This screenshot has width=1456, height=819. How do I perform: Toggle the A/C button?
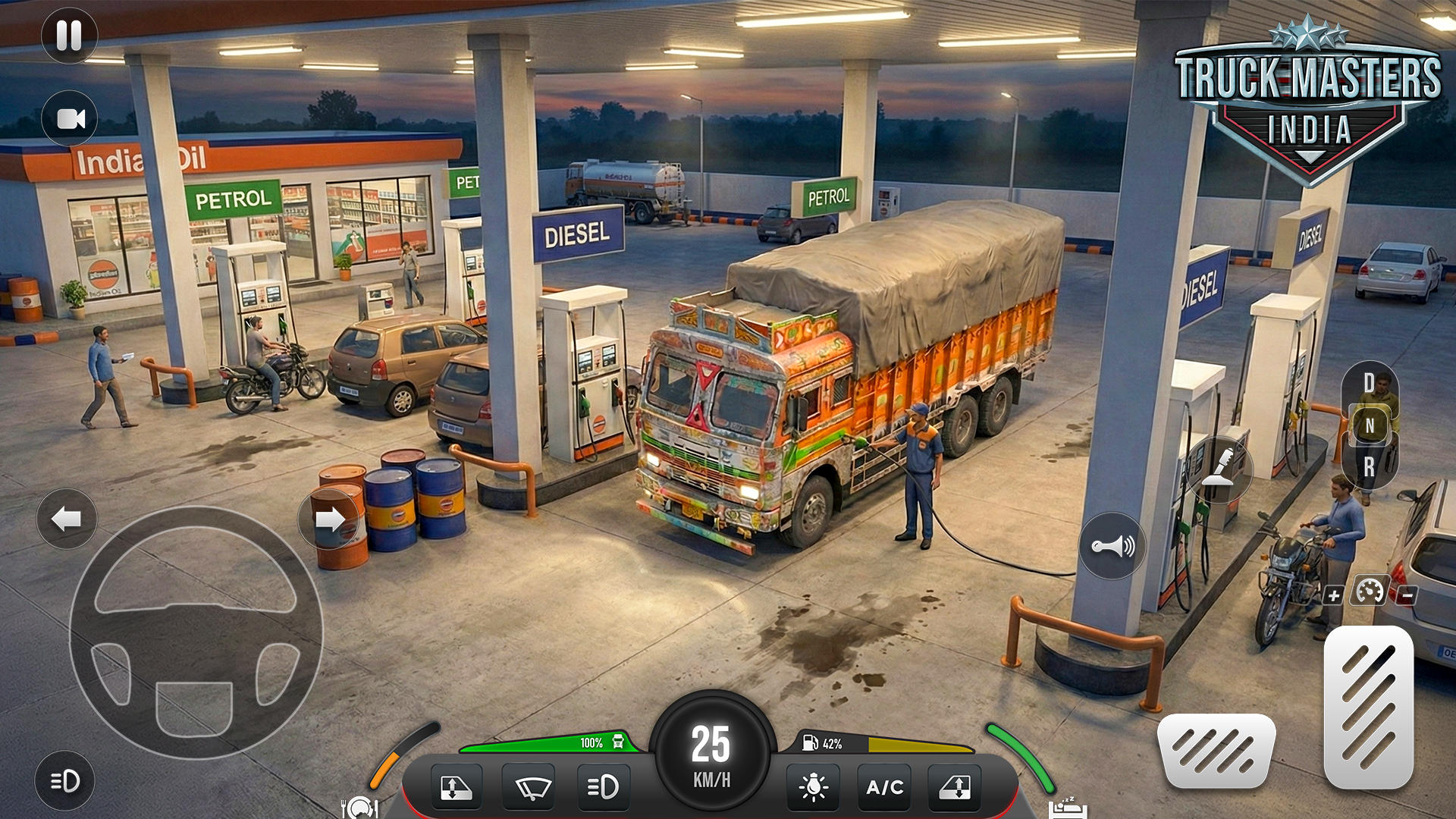point(884,788)
